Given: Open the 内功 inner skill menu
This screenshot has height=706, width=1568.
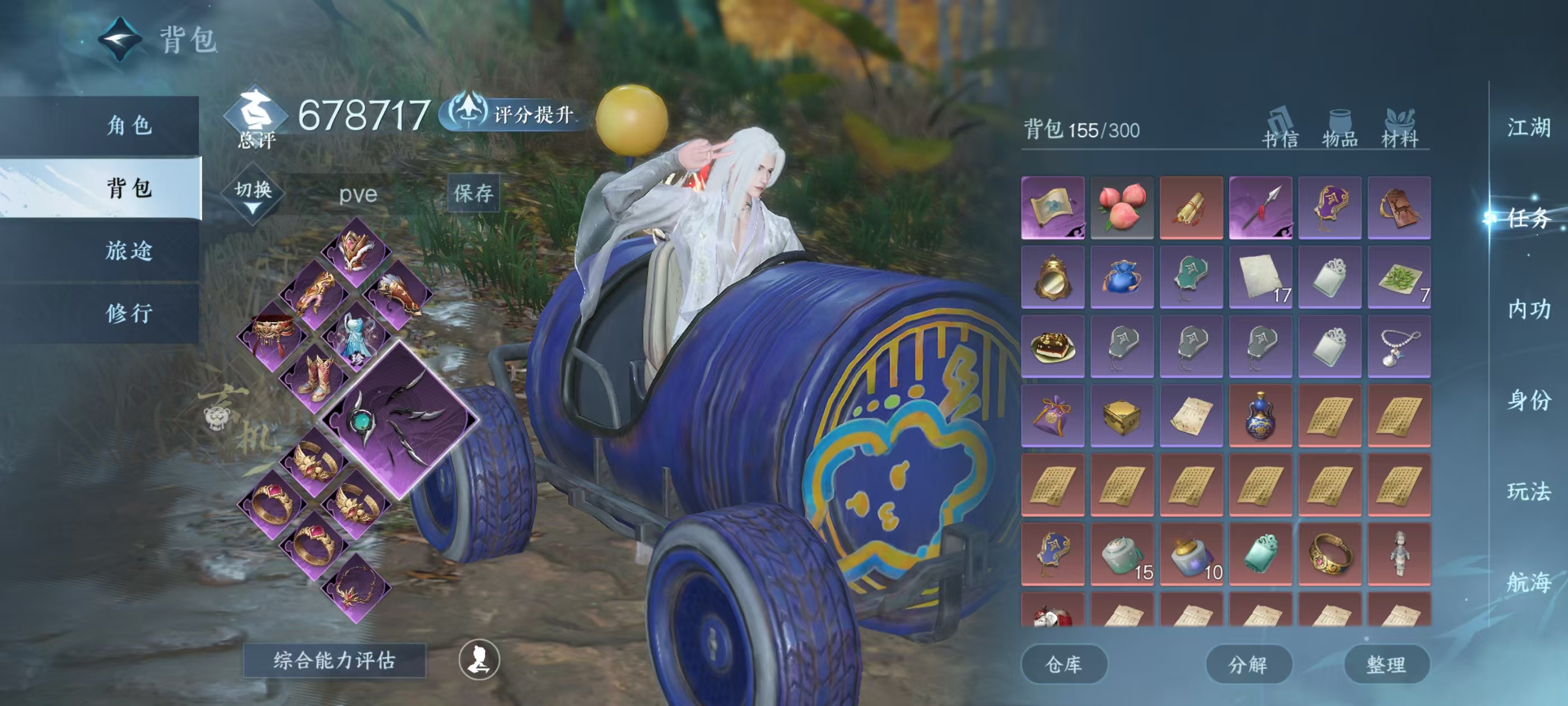Looking at the screenshot, I should pyautogui.click(x=1528, y=309).
